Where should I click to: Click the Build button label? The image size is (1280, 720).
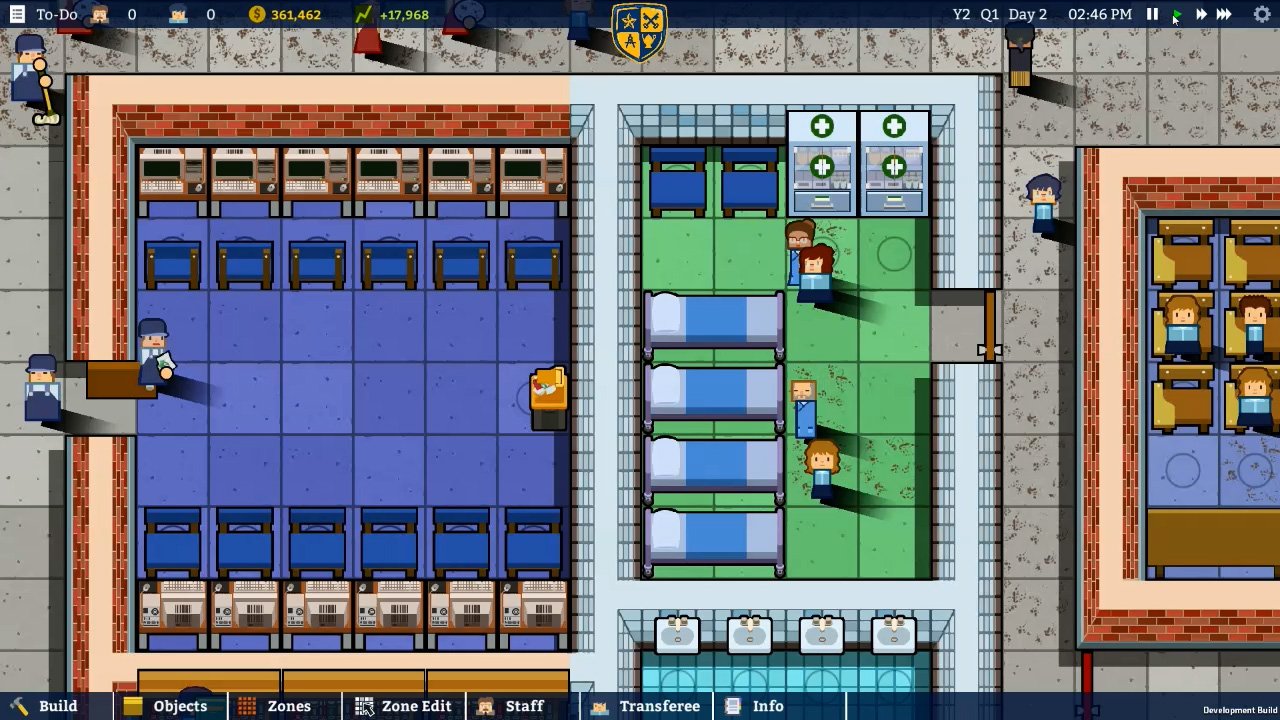(x=58, y=706)
